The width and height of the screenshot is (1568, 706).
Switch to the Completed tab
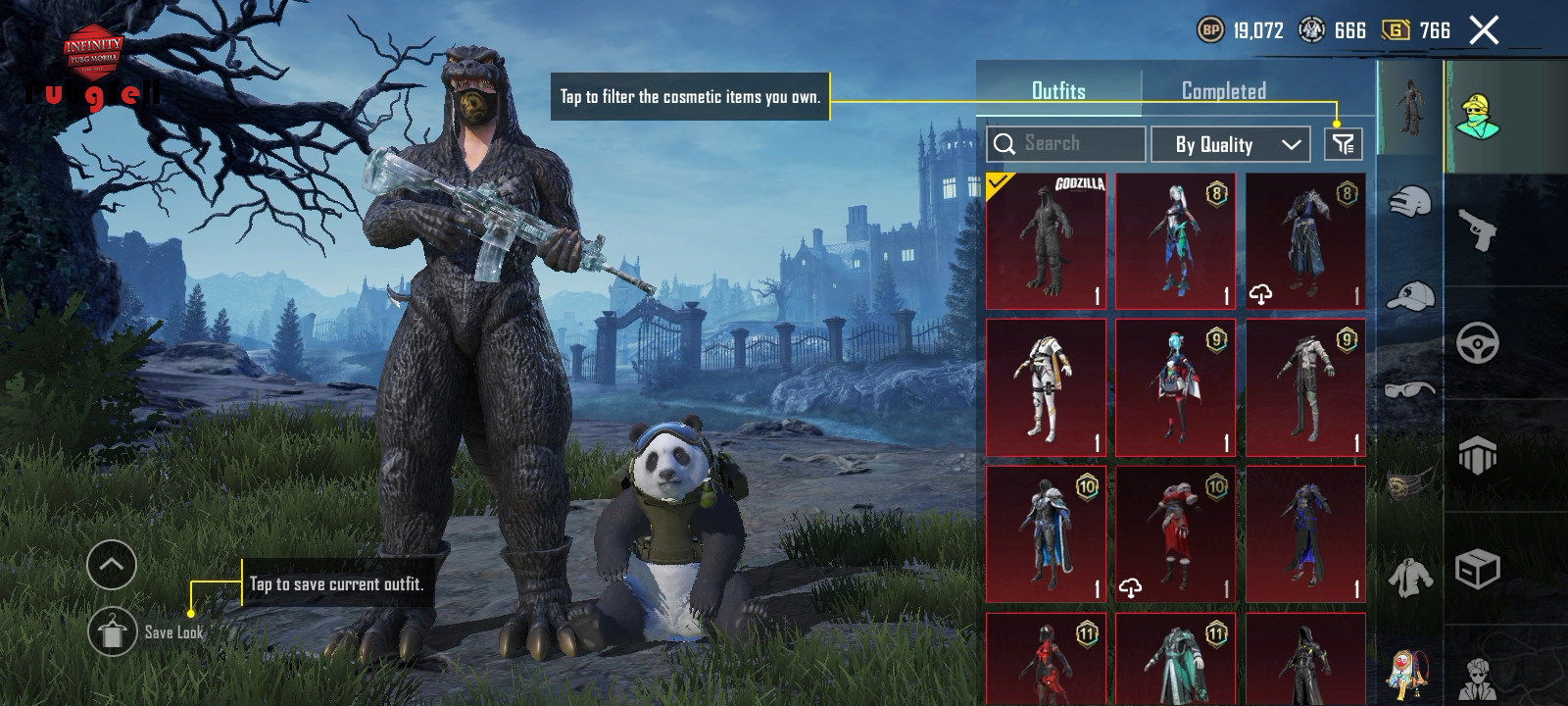coord(1223,91)
